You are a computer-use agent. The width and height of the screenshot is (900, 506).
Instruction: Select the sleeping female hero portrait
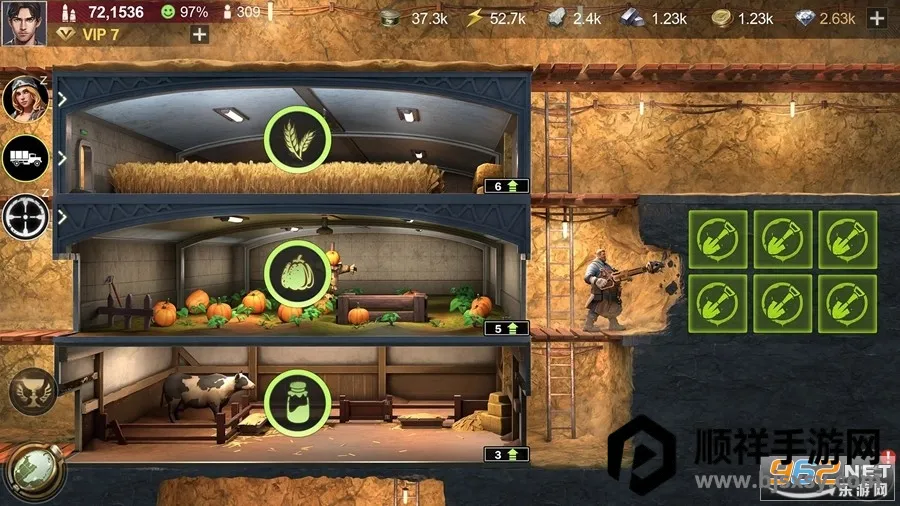coord(25,98)
